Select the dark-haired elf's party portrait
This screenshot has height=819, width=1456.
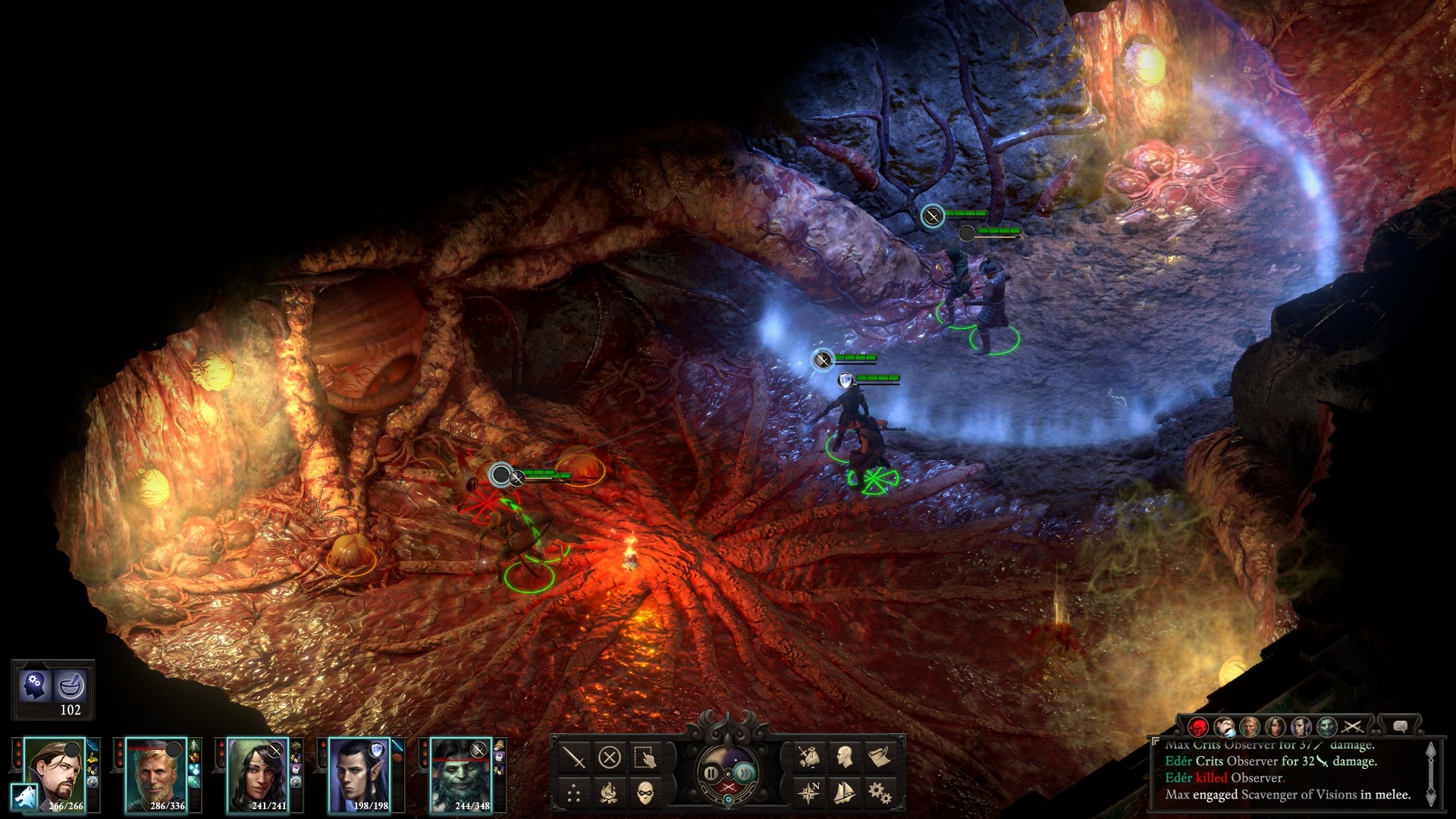[359, 773]
